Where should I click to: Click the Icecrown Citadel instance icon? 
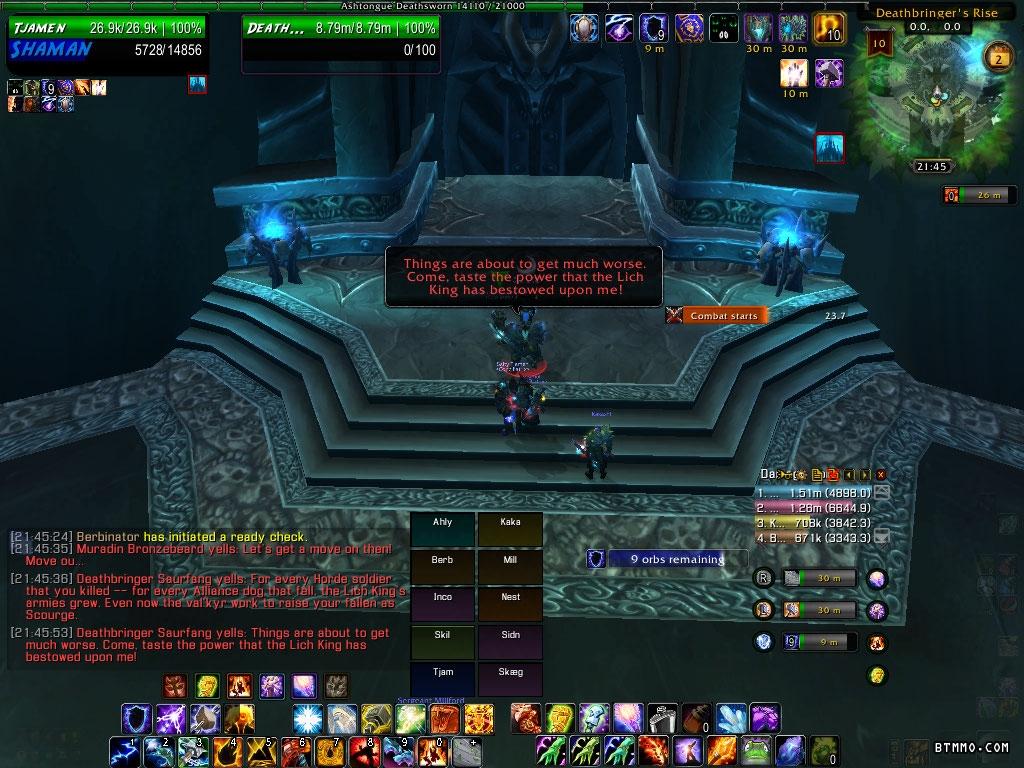tap(830, 147)
